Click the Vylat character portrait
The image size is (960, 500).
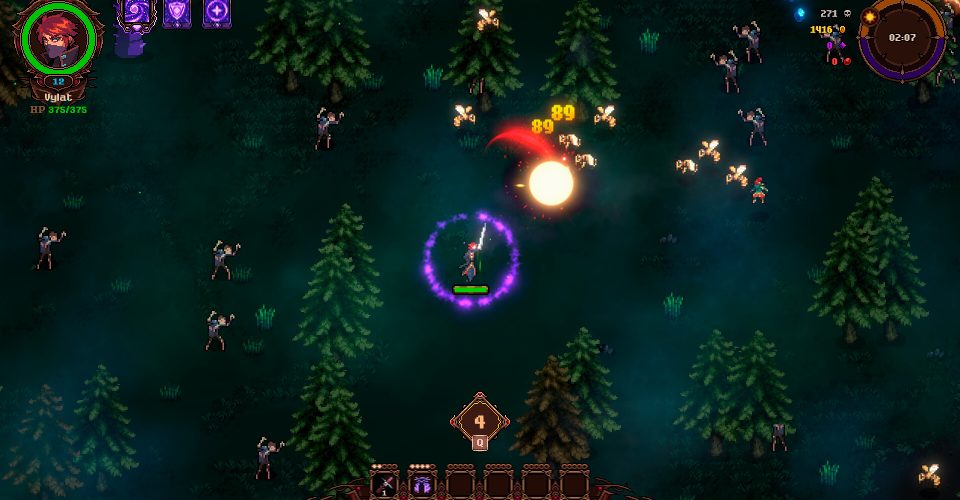pyautogui.click(x=58, y=42)
